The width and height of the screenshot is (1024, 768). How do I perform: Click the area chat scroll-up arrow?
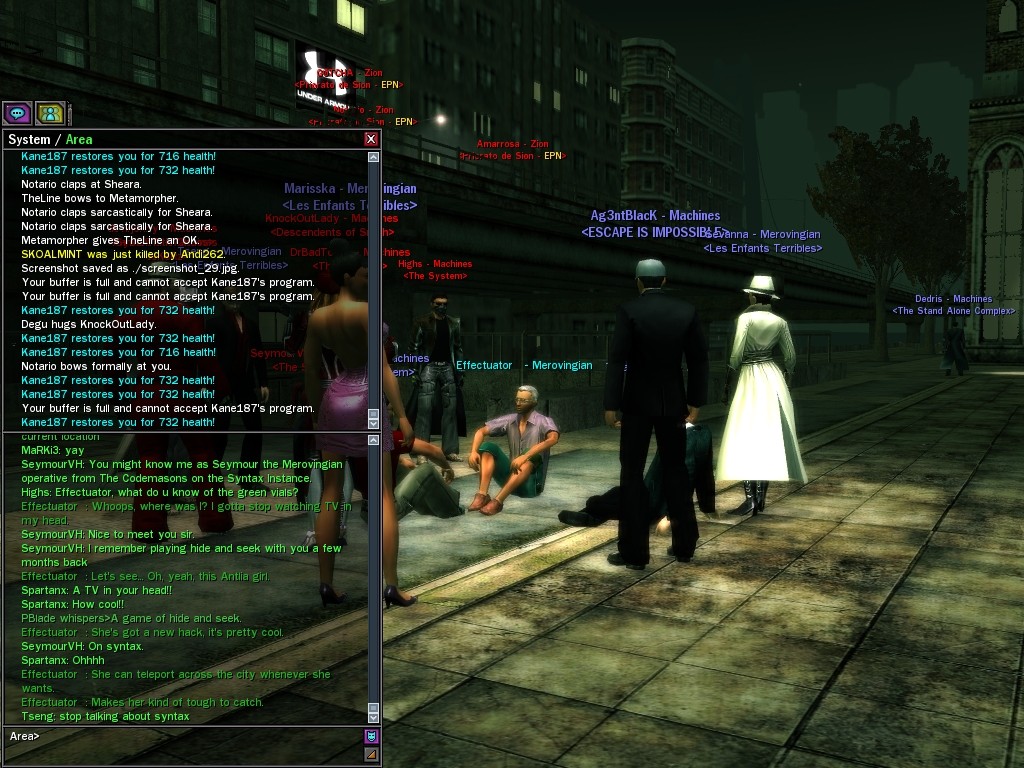click(374, 442)
